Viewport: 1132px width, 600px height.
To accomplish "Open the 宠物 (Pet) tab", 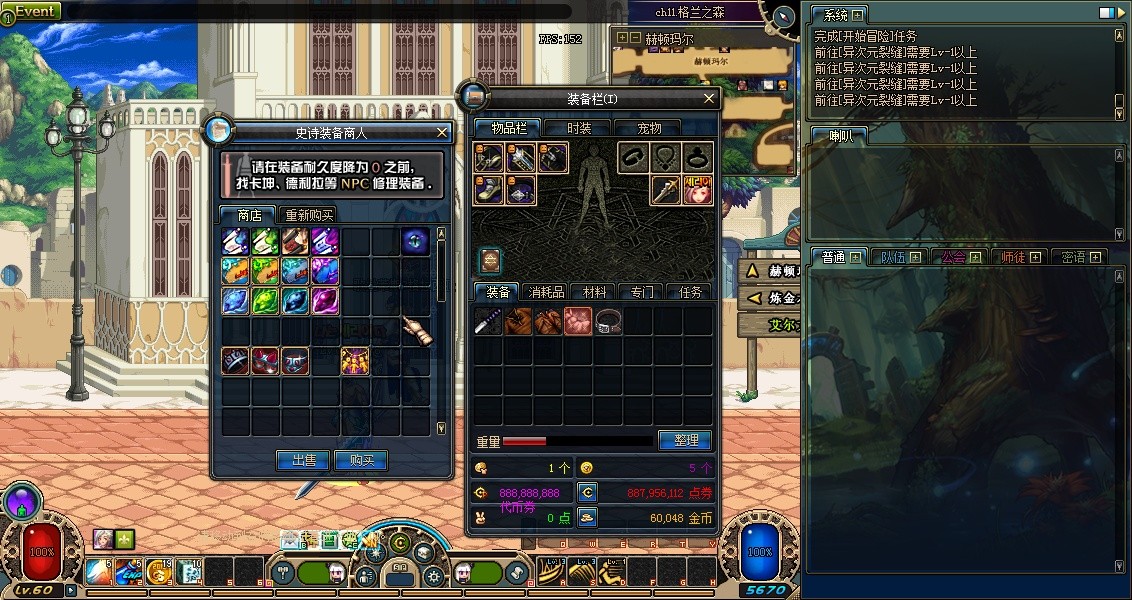I will coord(650,128).
